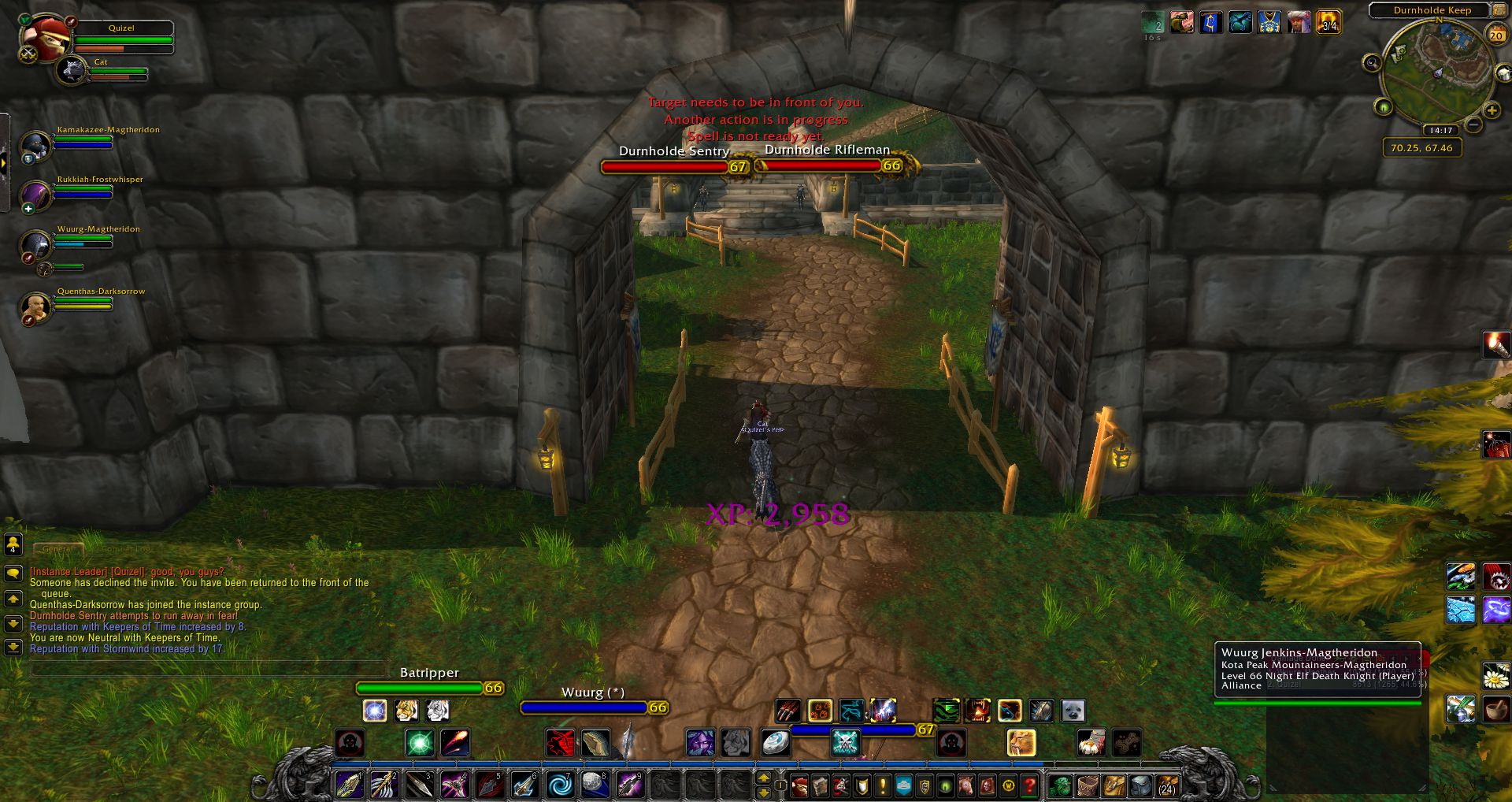Switch to the General chat tab
Screen dimensions: 1512x802
click(58, 549)
